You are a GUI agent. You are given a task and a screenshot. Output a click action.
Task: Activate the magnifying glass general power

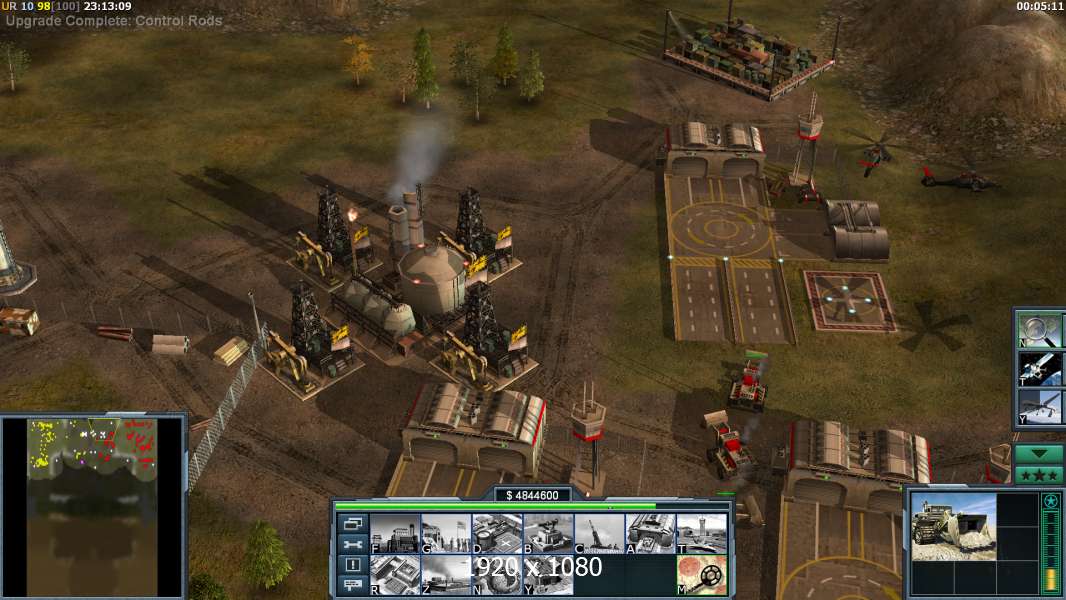pyautogui.click(x=1040, y=330)
